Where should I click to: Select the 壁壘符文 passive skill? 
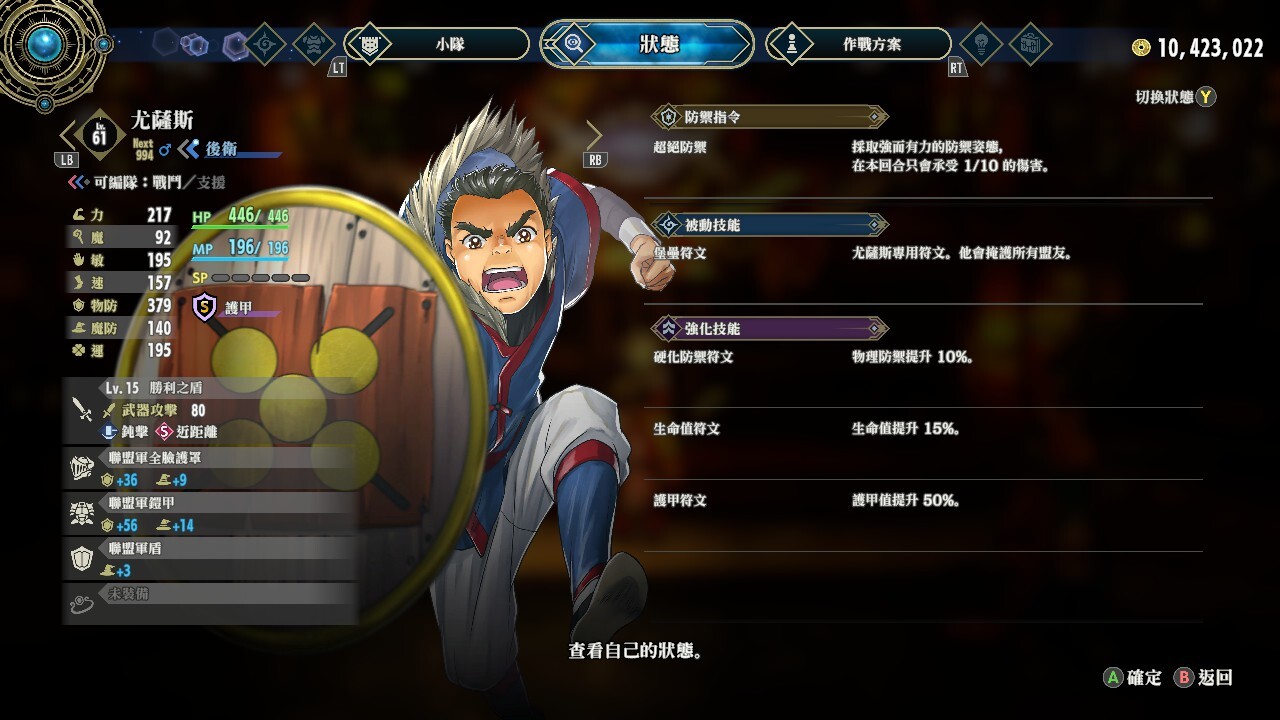coord(680,254)
